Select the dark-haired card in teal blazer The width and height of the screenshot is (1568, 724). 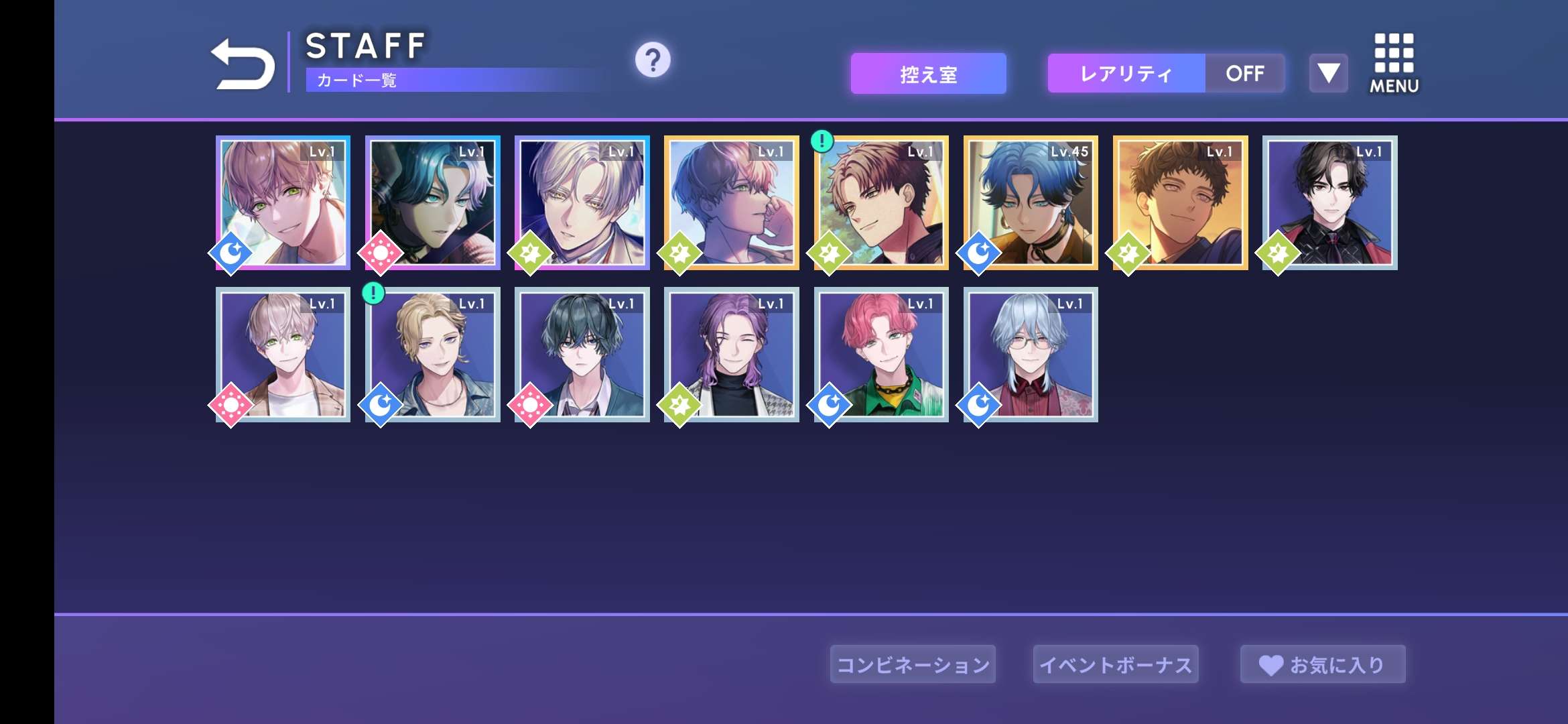click(582, 355)
